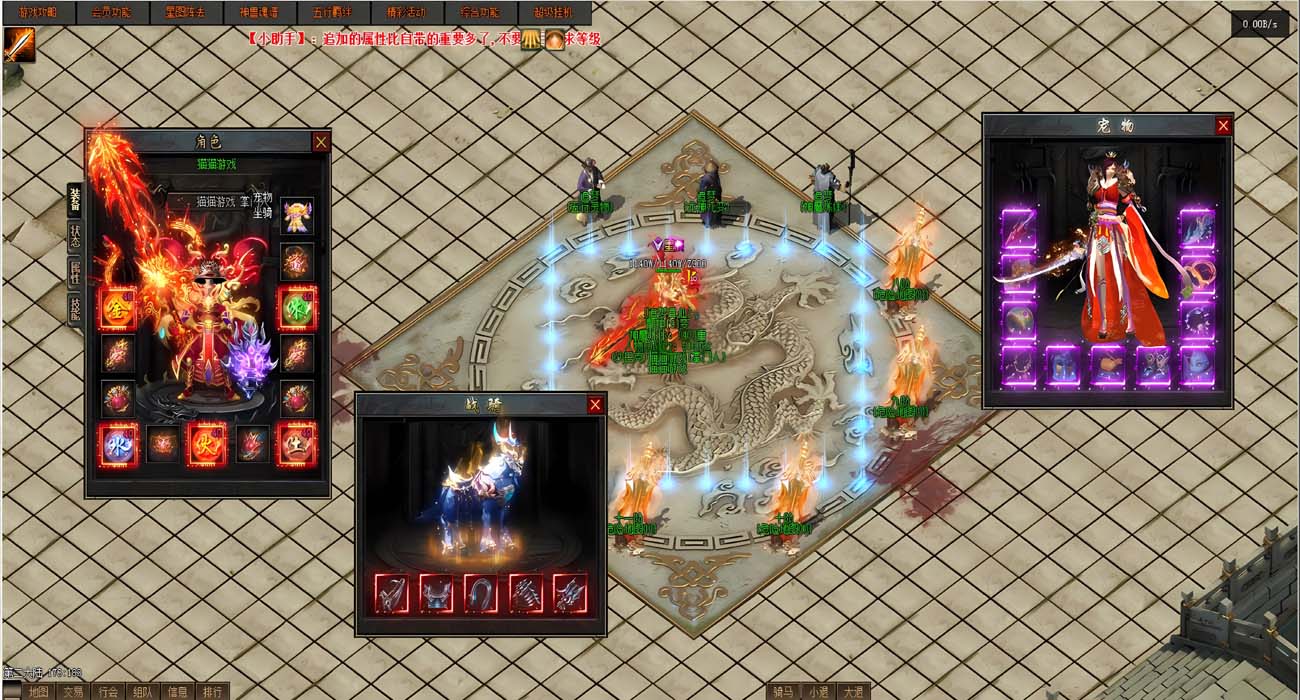
Task: Close the 战骑 mount window
Action: [595, 404]
